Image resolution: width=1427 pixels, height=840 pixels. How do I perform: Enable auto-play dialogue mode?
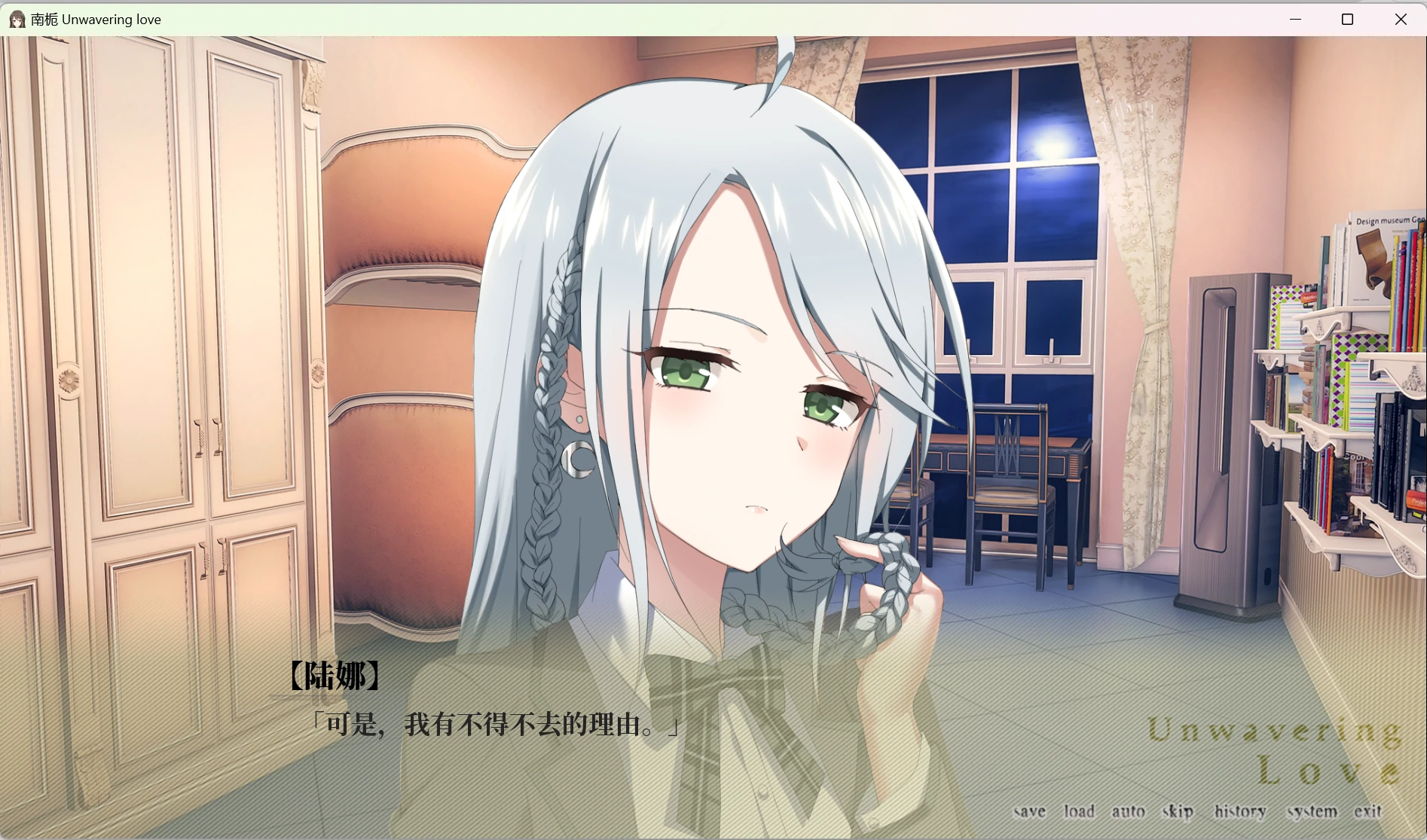tap(1128, 811)
